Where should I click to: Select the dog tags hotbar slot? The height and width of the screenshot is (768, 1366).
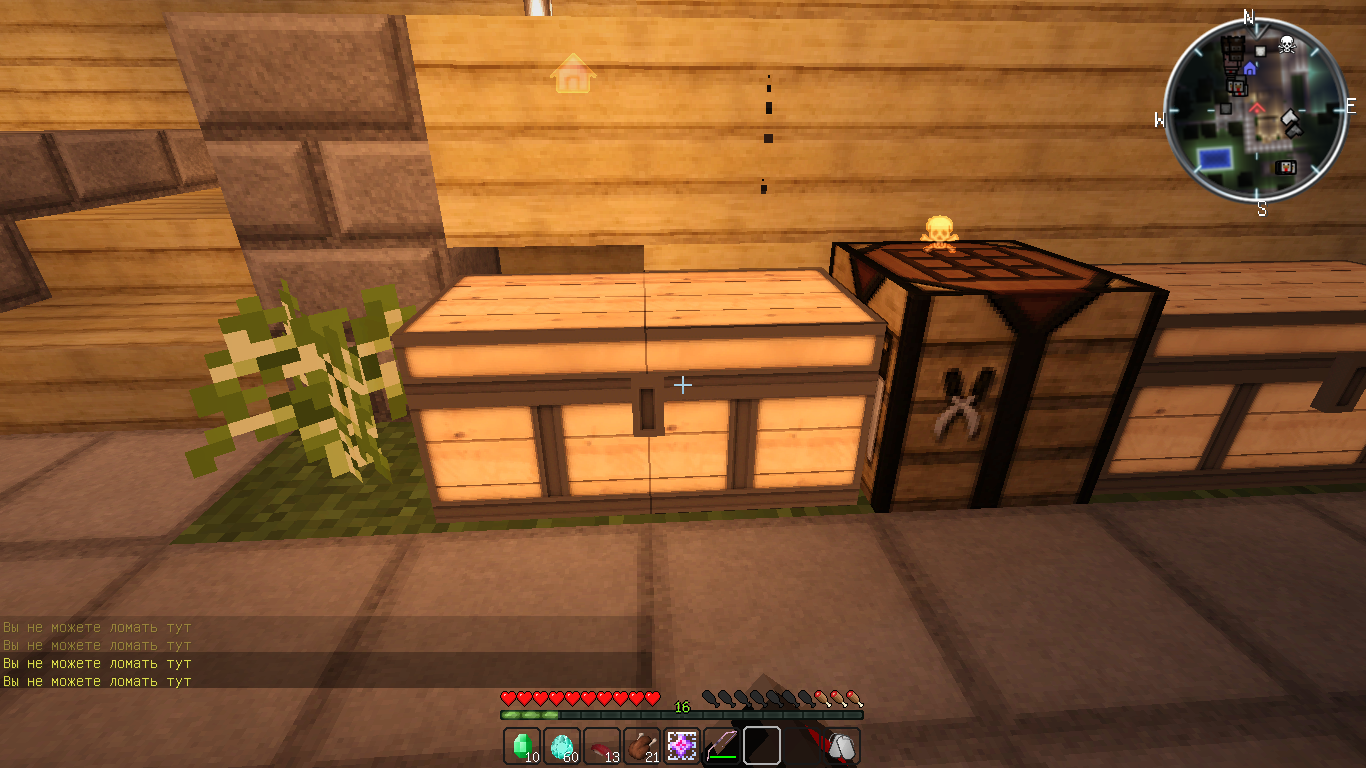coord(841,746)
